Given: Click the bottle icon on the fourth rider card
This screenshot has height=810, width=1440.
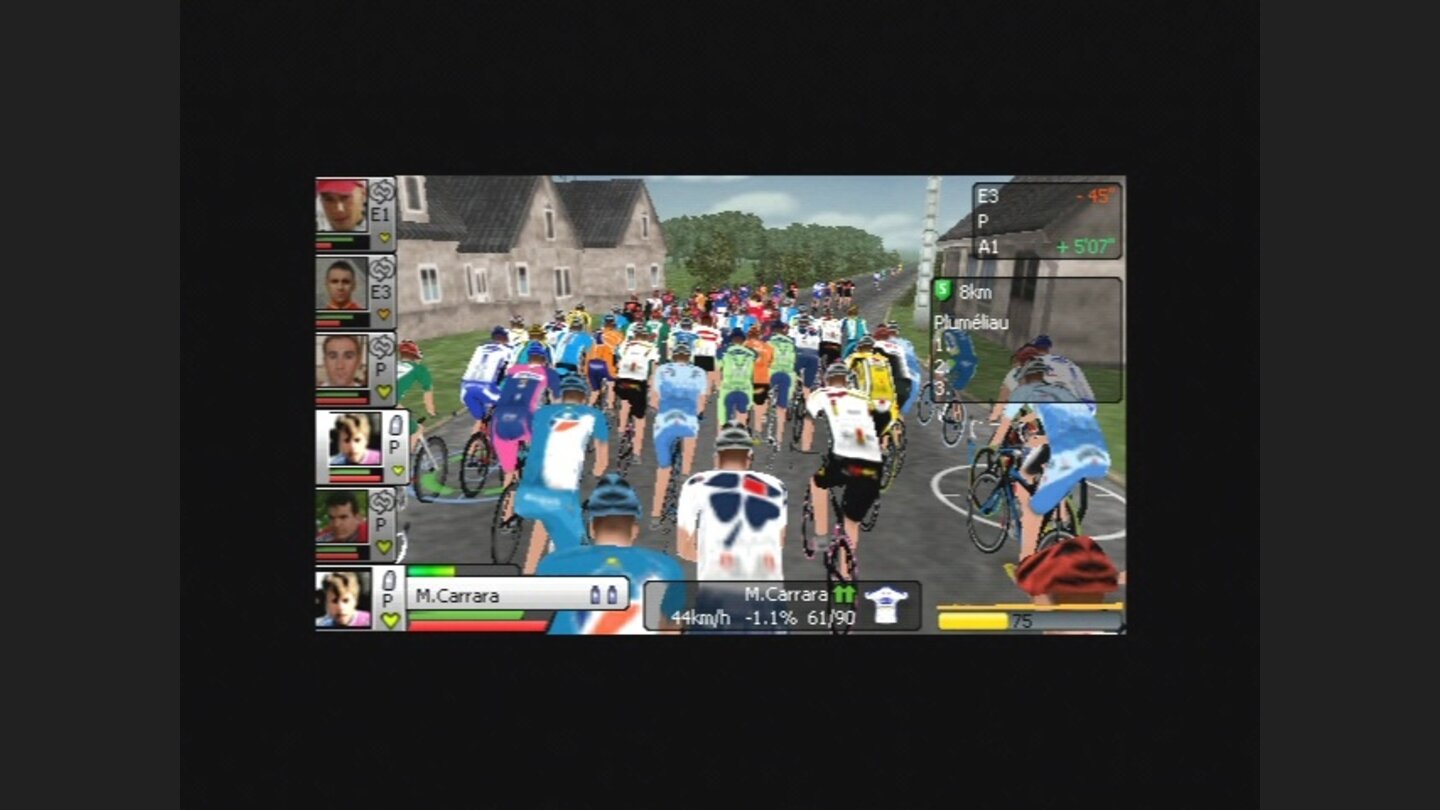Looking at the screenshot, I should [x=397, y=423].
